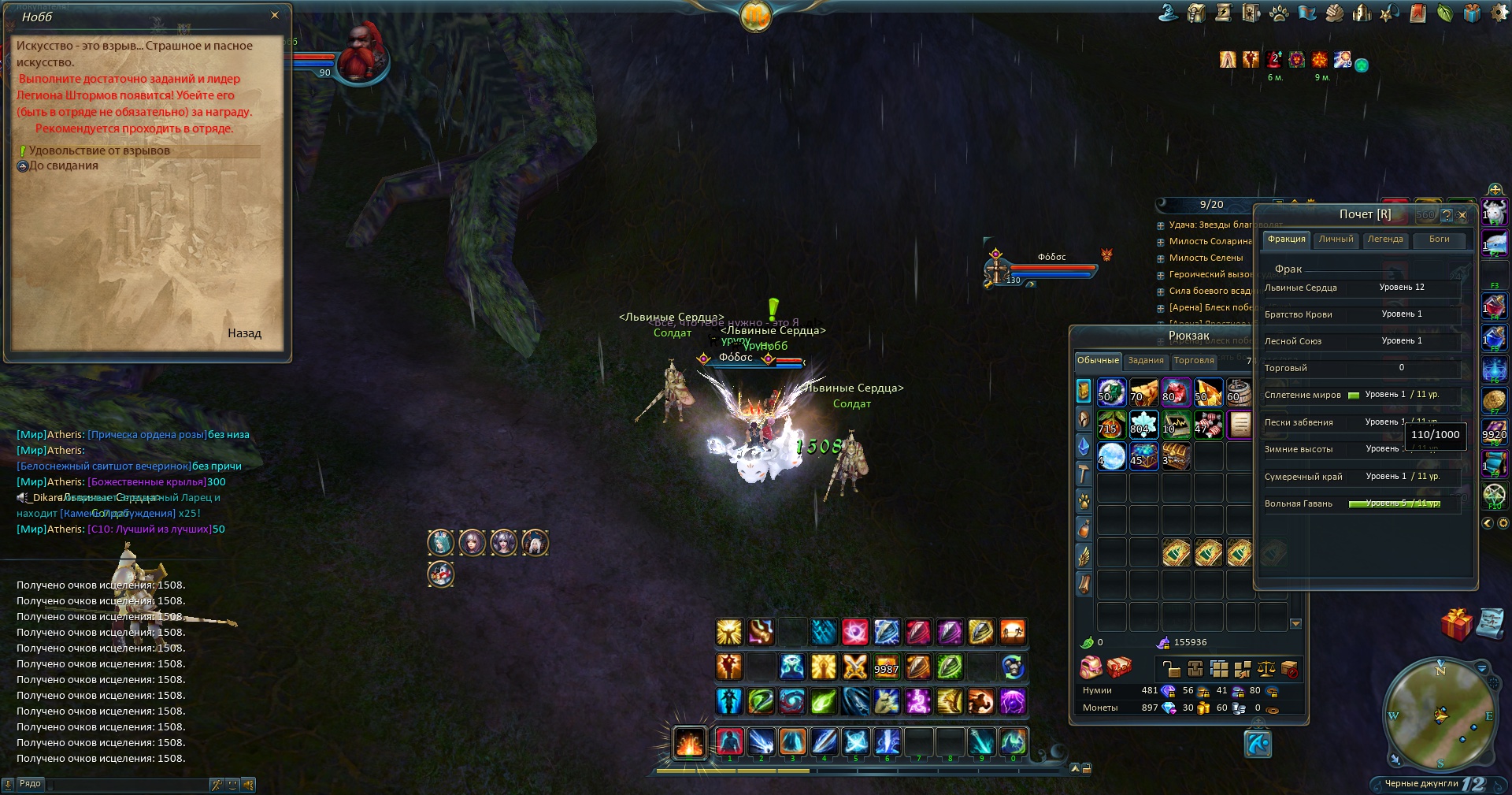Viewport: 1512px width, 795px height.
Task: Choose the "Удовольствие от взрывов" quest option
Action: pyautogui.click(x=99, y=150)
